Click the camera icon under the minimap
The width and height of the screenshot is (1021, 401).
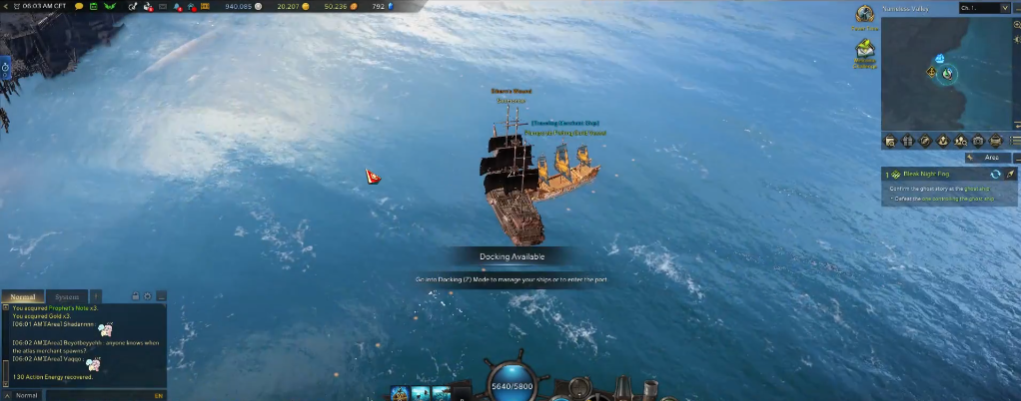(x=979, y=141)
